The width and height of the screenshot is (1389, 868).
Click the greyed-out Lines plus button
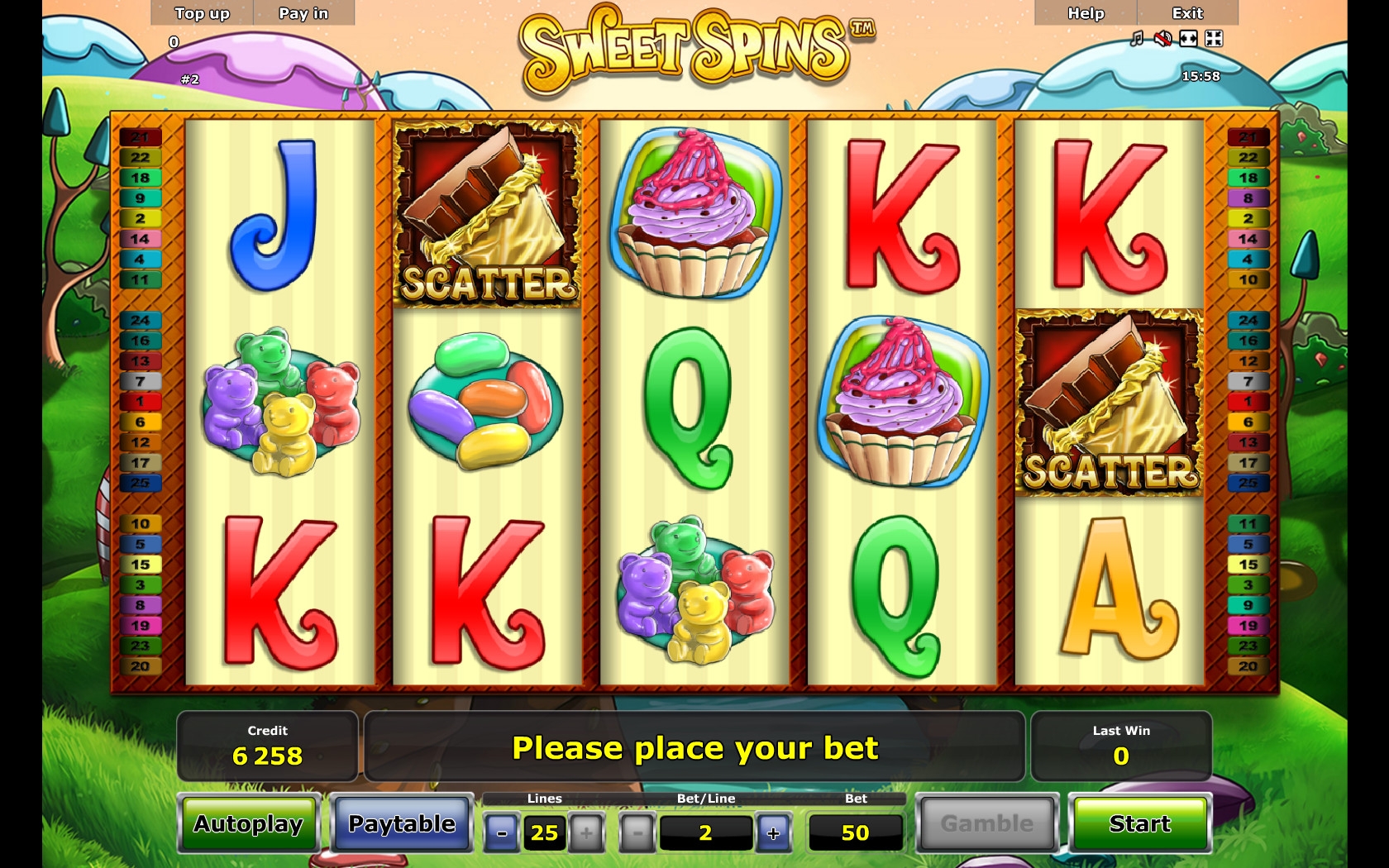point(586,832)
